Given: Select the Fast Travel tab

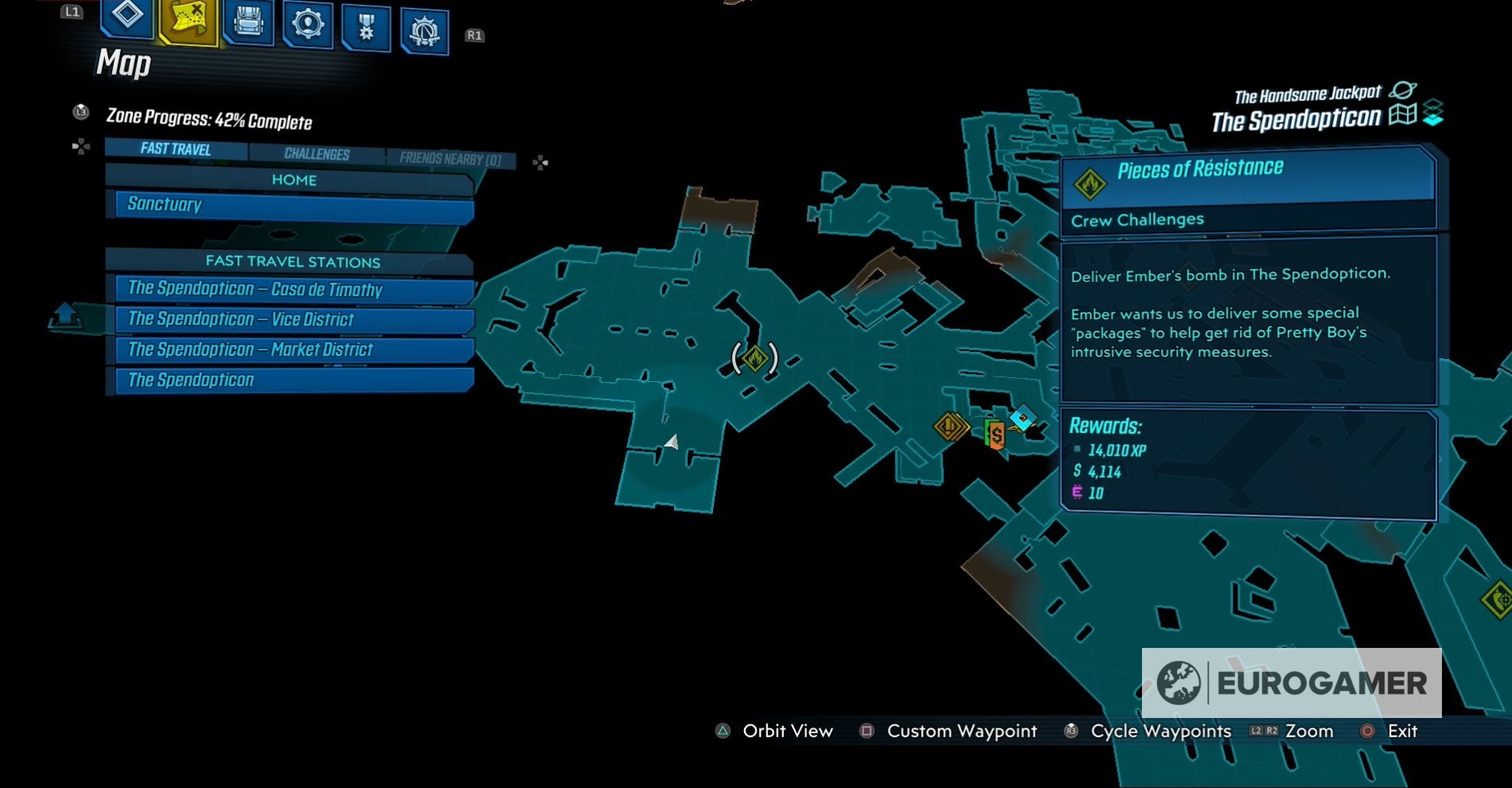Looking at the screenshot, I should [175, 150].
